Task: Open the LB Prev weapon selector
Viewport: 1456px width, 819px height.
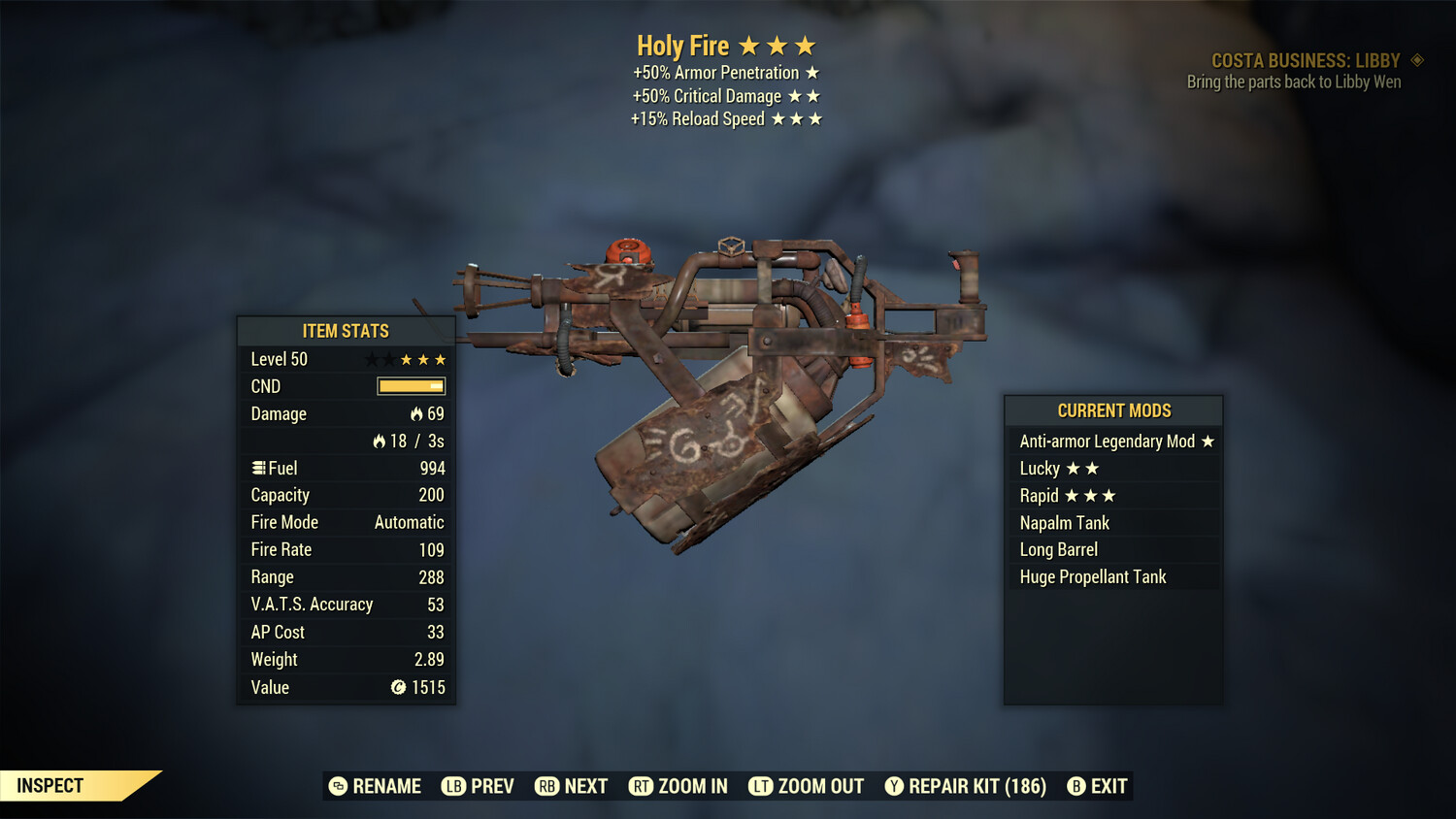Action: point(479,786)
